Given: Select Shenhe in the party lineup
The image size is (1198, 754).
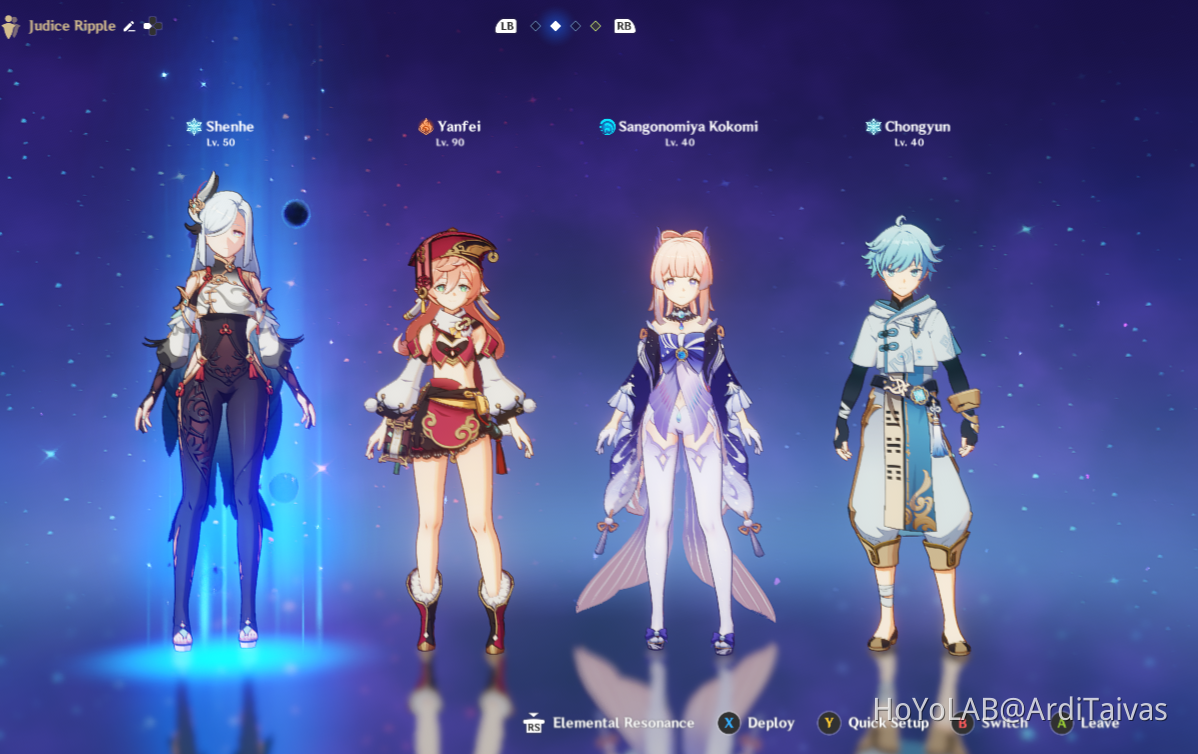Looking at the screenshot, I should 222,400.
